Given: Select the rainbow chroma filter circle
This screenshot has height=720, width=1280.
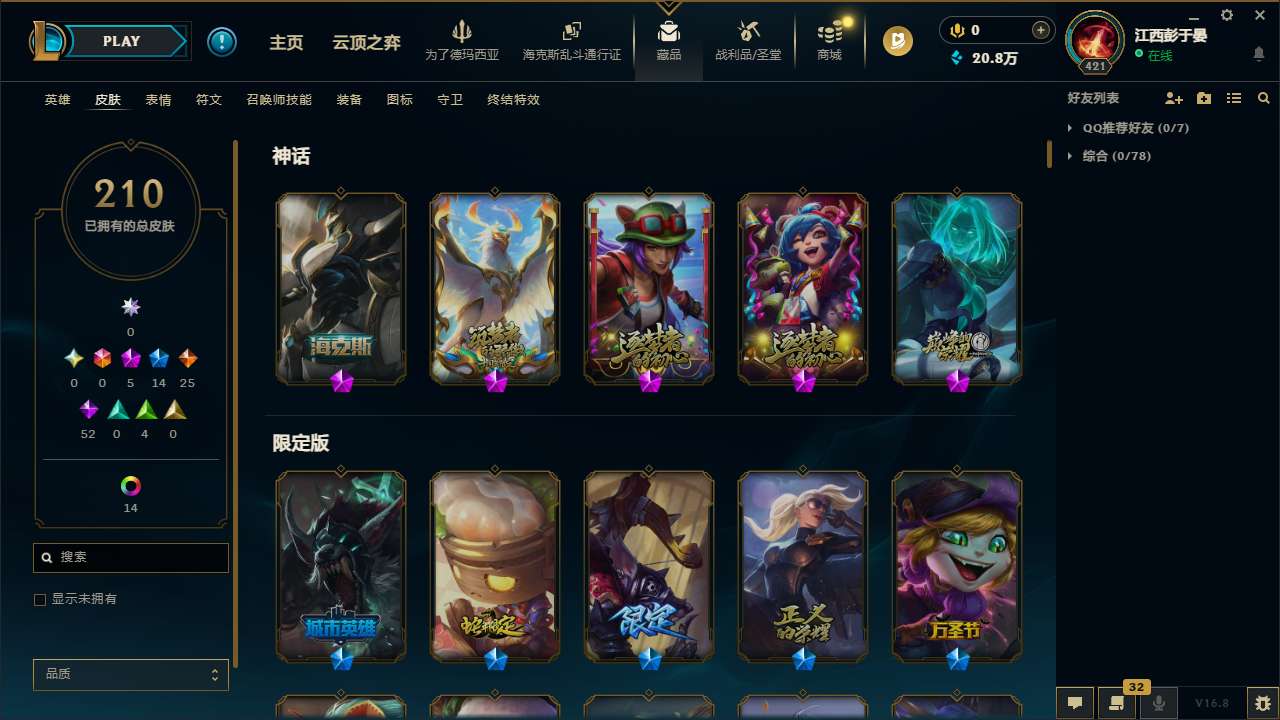Looking at the screenshot, I should [x=130, y=484].
